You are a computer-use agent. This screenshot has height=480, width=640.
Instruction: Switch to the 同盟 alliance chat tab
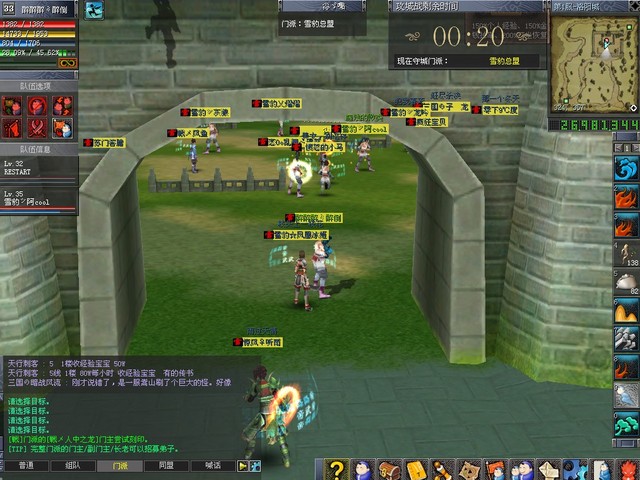(x=166, y=465)
